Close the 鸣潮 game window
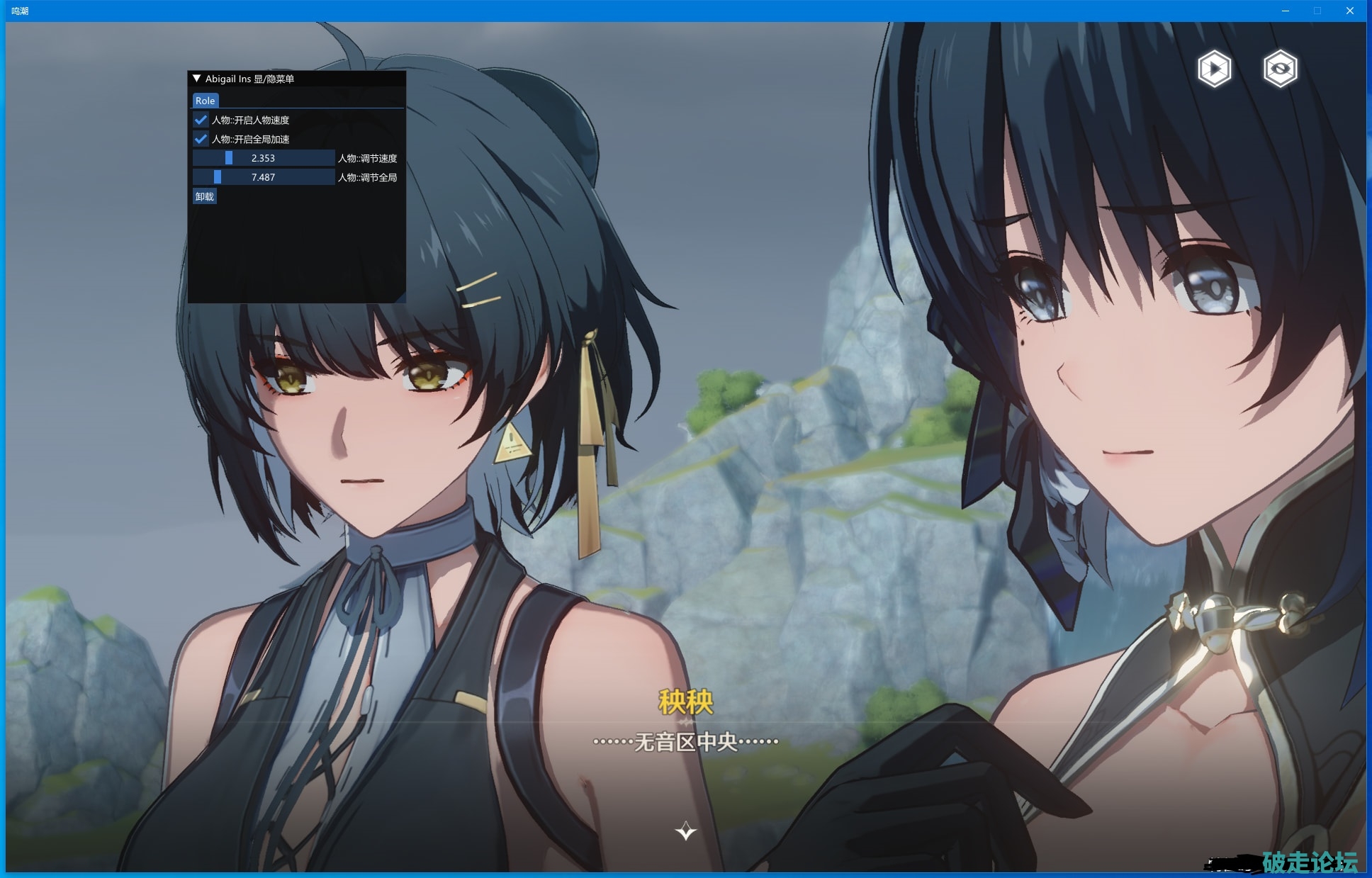The image size is (1372, 878). (1349, 11)
